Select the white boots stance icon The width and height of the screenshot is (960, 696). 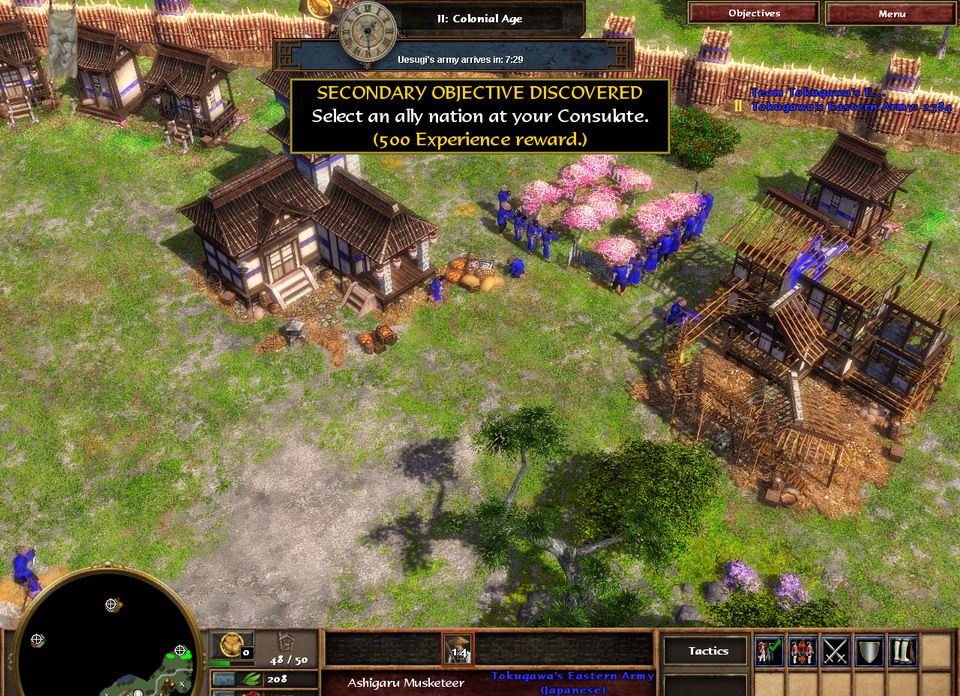[x=902, y=651]
